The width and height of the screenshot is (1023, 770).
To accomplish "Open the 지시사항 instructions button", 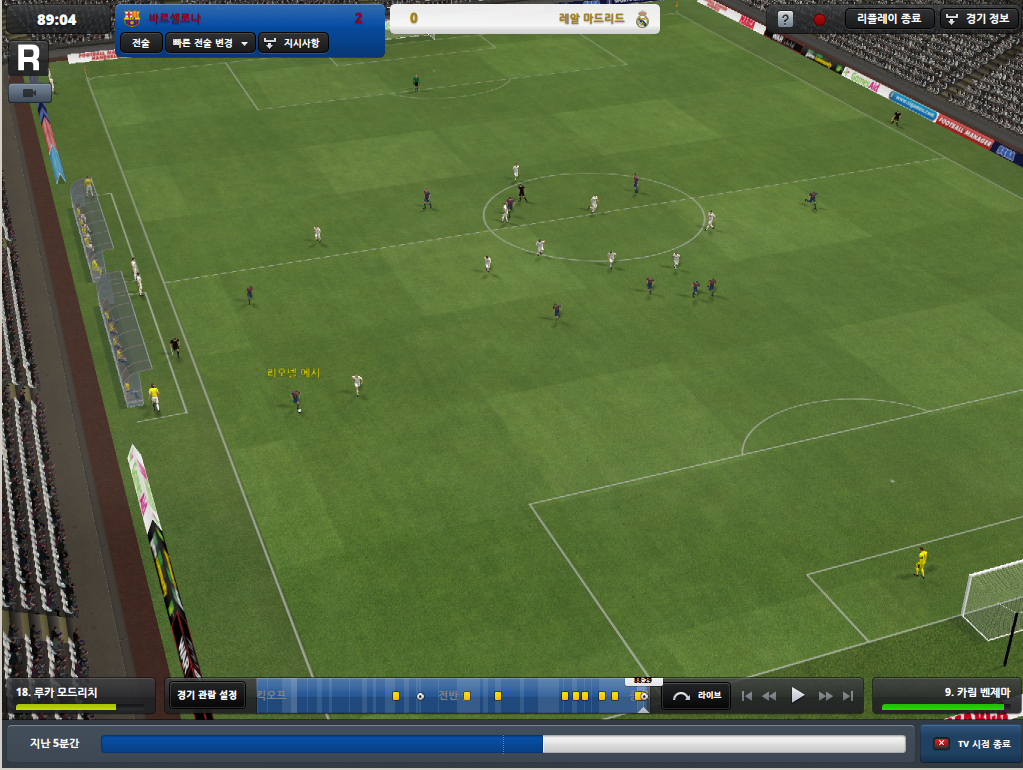I will click(294, 43).
